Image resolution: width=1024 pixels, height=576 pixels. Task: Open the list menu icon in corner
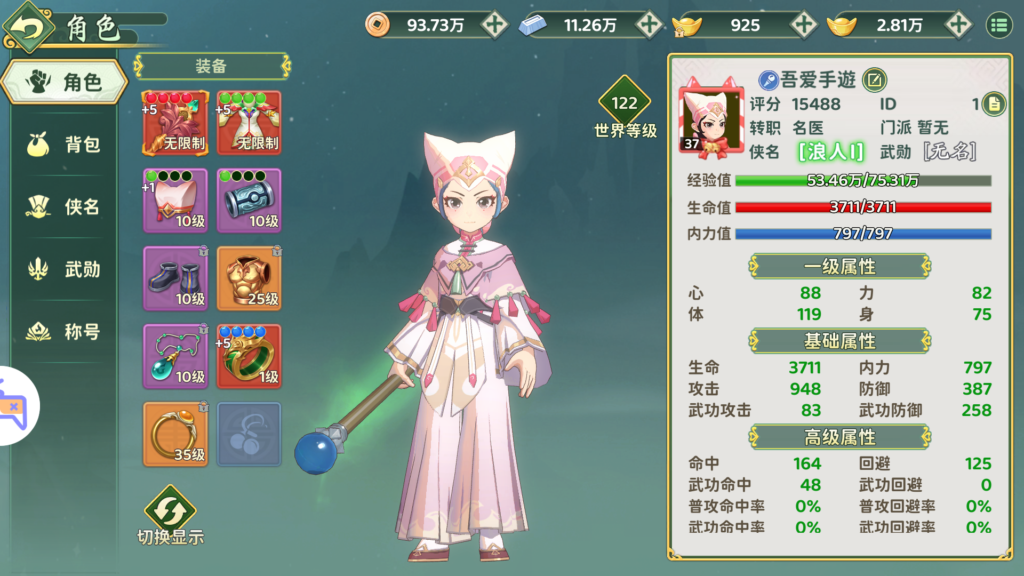997,25
